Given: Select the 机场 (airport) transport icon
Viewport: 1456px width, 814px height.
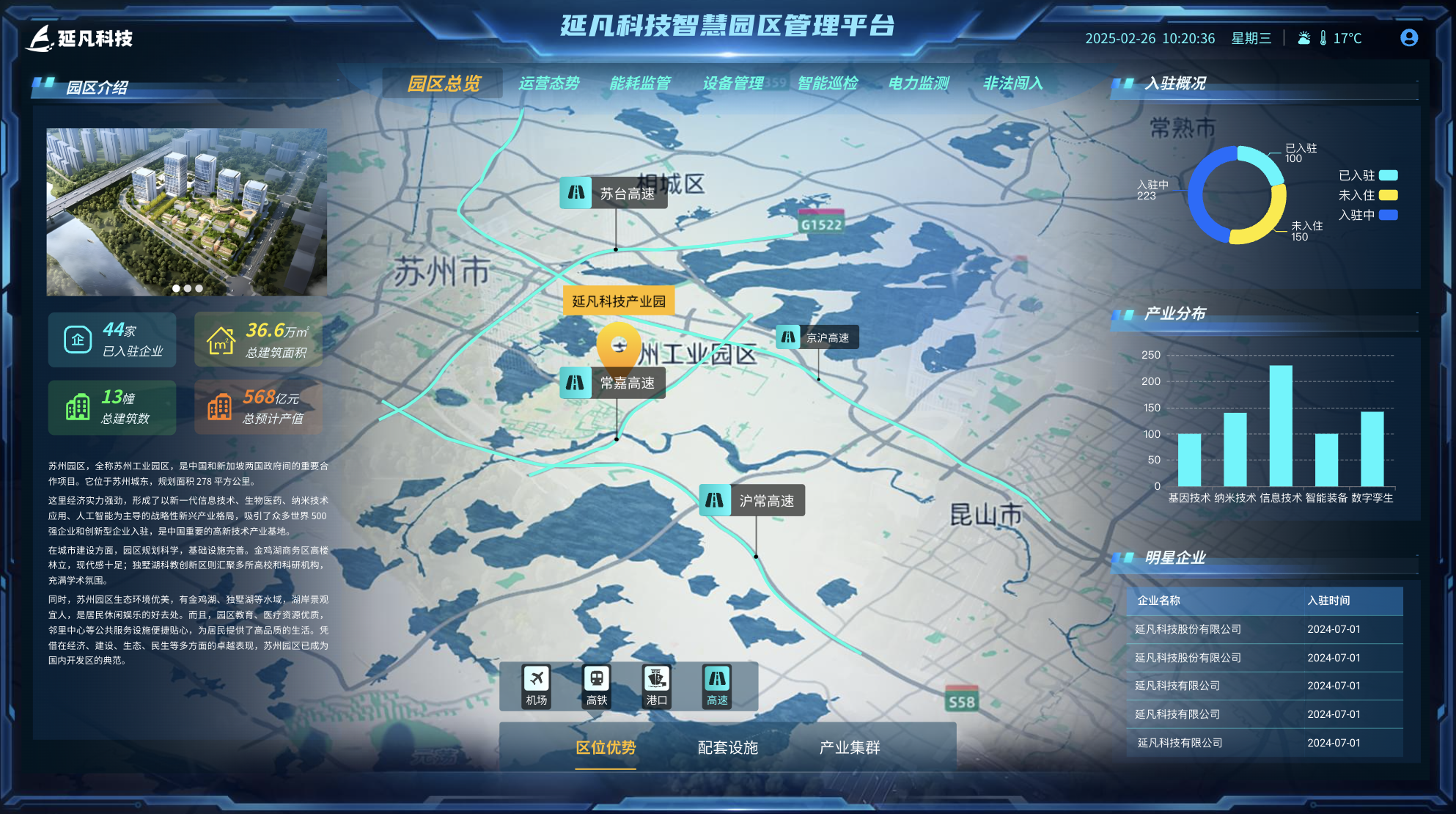Looking at the screenshot, I should click(536, 686).
